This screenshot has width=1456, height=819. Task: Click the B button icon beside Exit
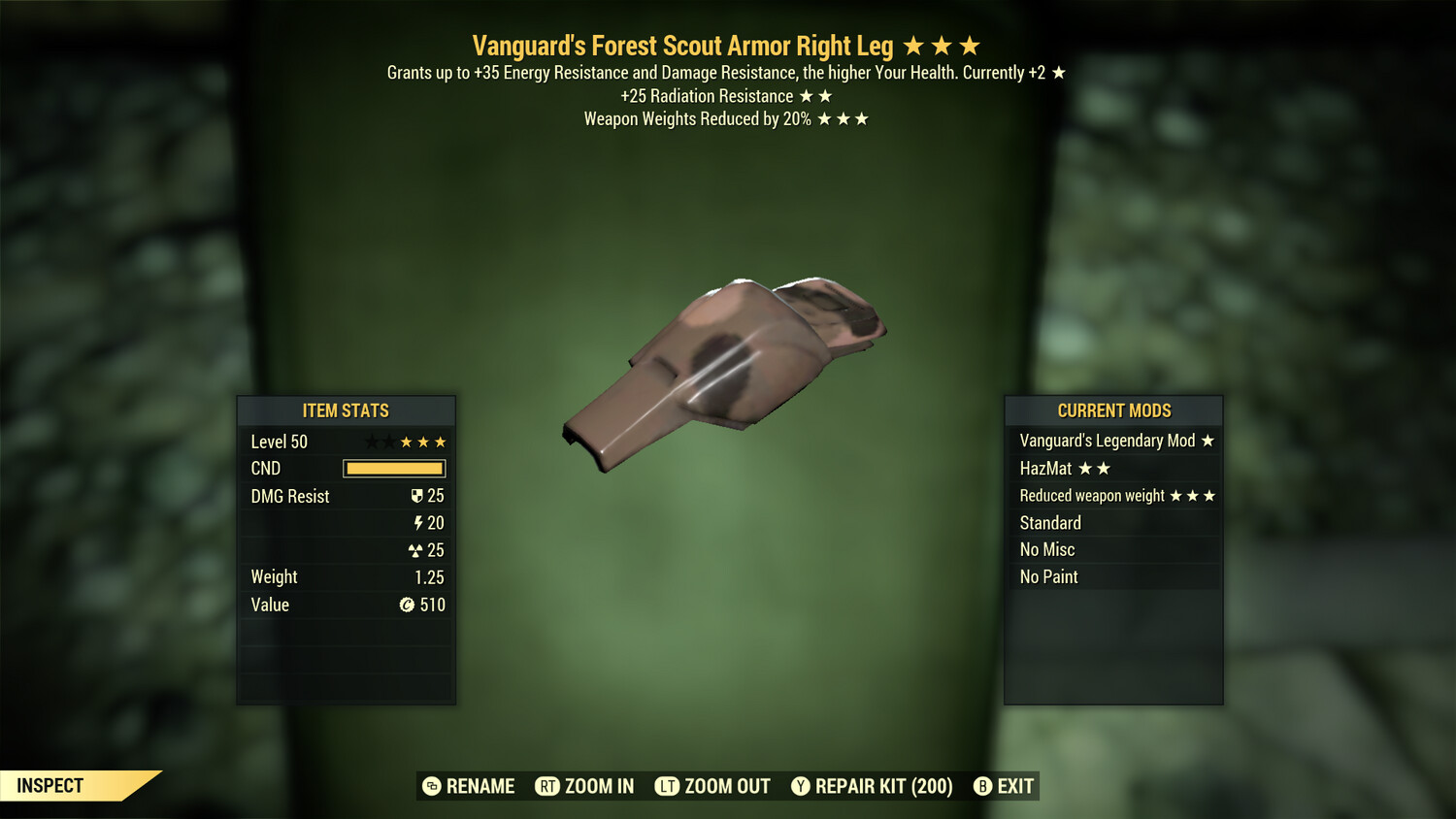(982, 786)
